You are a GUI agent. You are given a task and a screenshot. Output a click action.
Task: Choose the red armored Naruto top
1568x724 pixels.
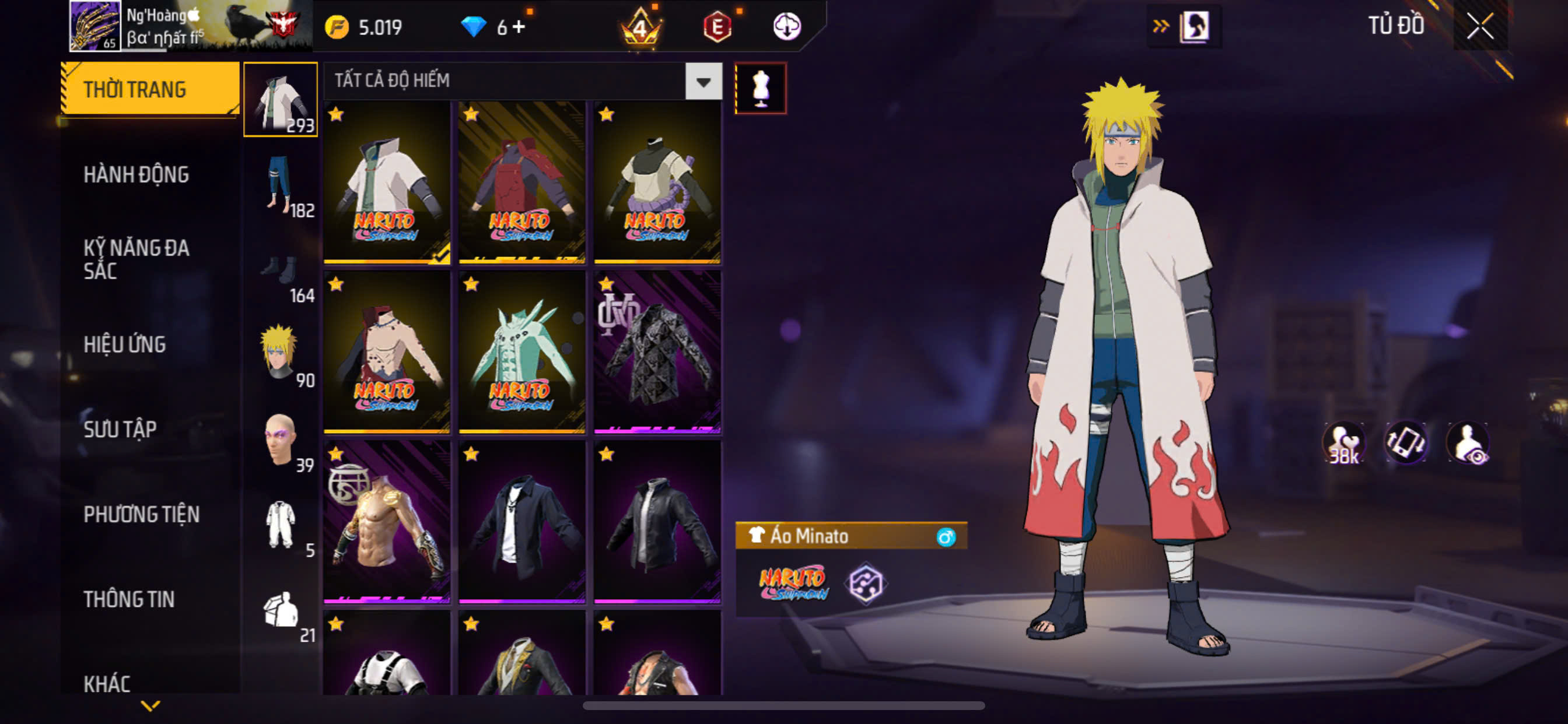pos(521,182)
